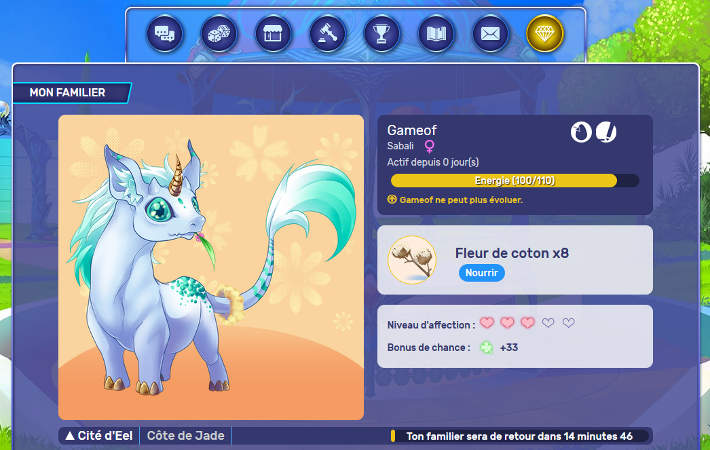Open the trophy rankings icon

point(381,33)
